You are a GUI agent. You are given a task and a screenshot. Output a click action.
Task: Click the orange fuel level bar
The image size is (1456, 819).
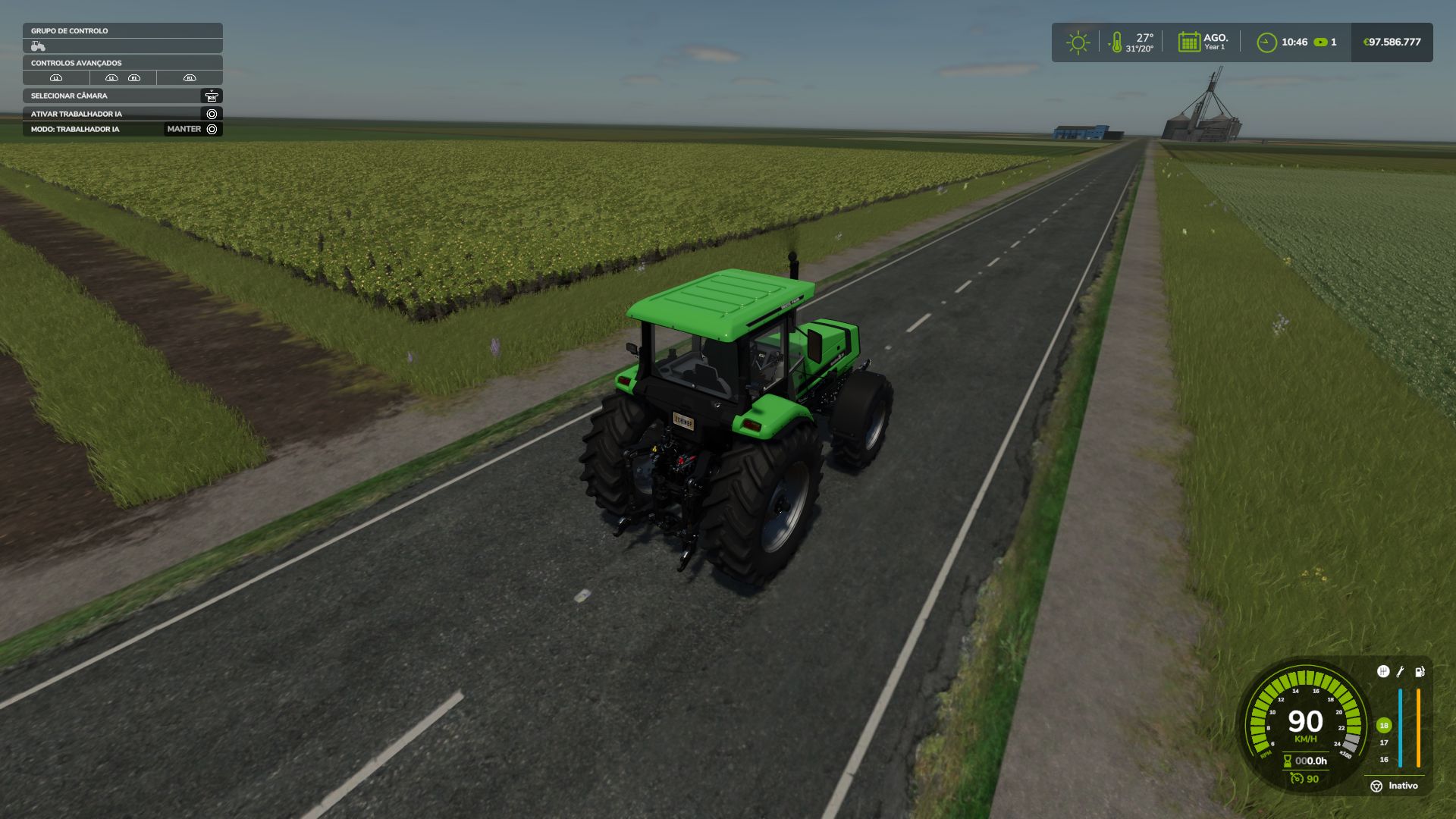pos(1418,728)
